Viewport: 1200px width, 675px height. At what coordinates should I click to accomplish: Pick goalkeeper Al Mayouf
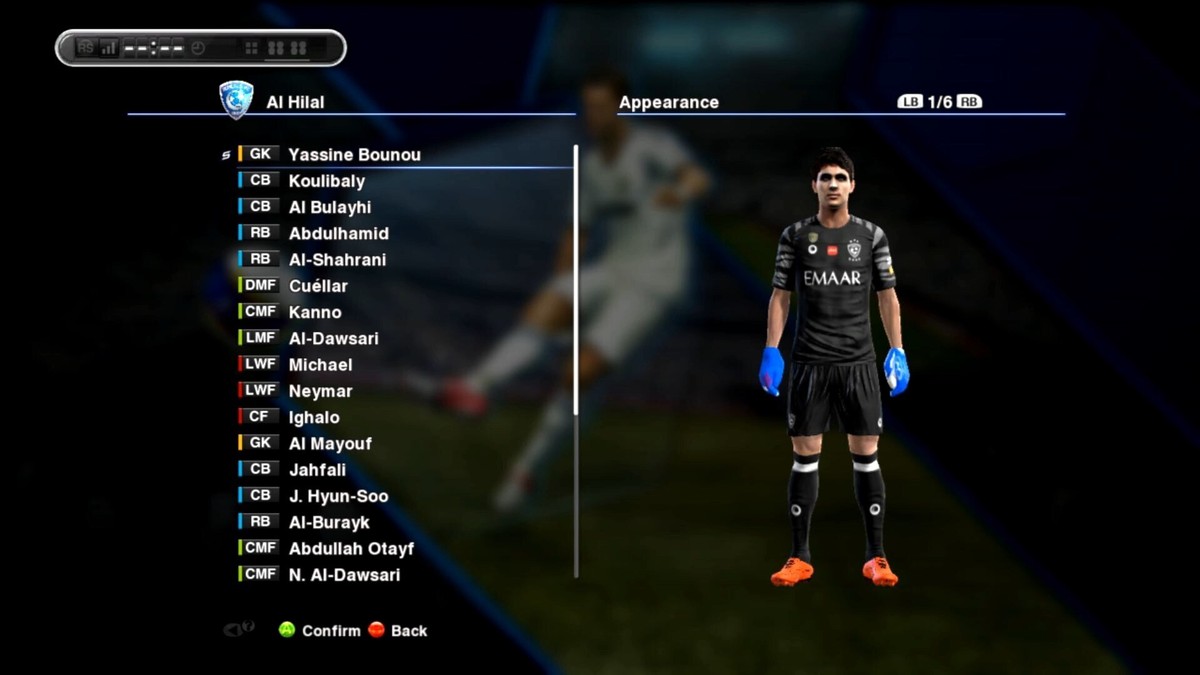(330, 444)
